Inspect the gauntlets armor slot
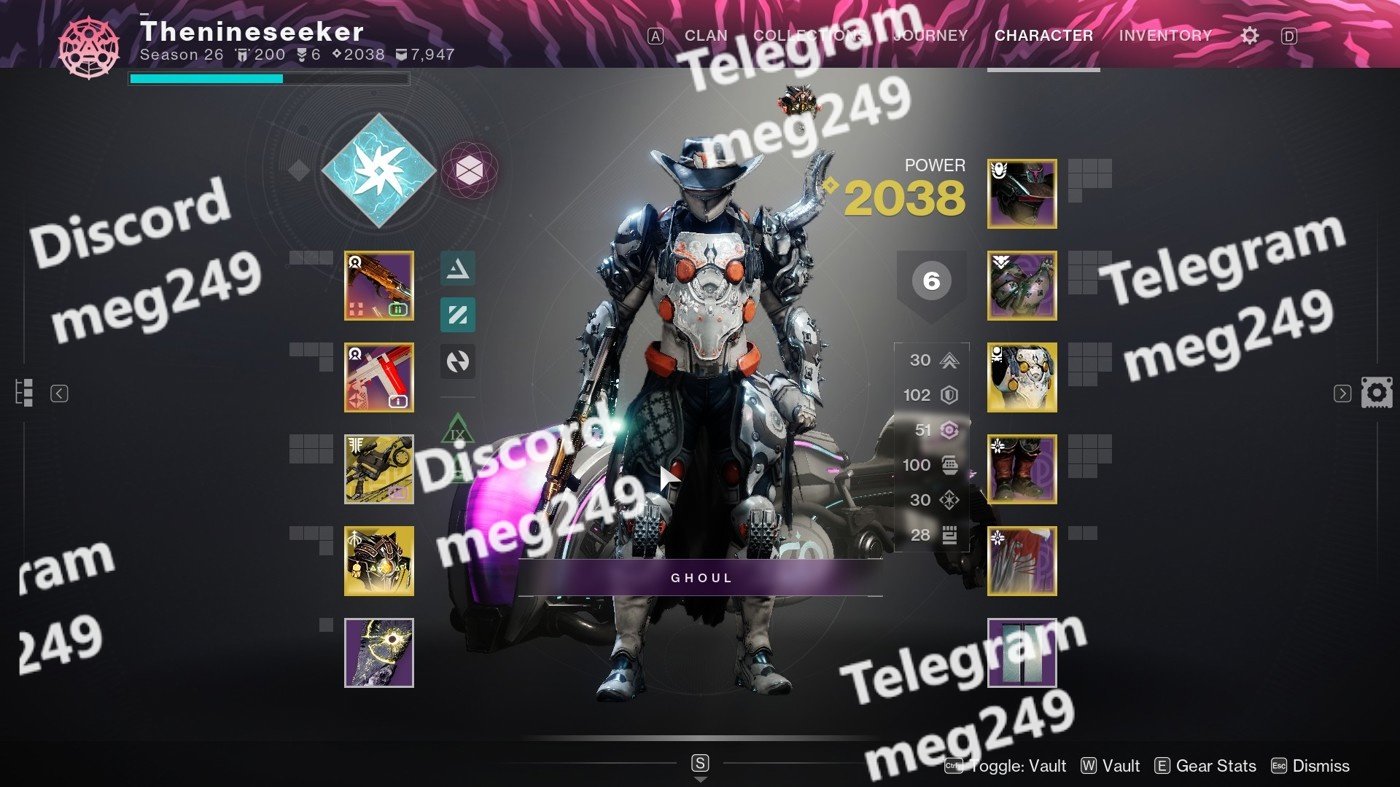1400x787 pixels. pos(1022,286)
